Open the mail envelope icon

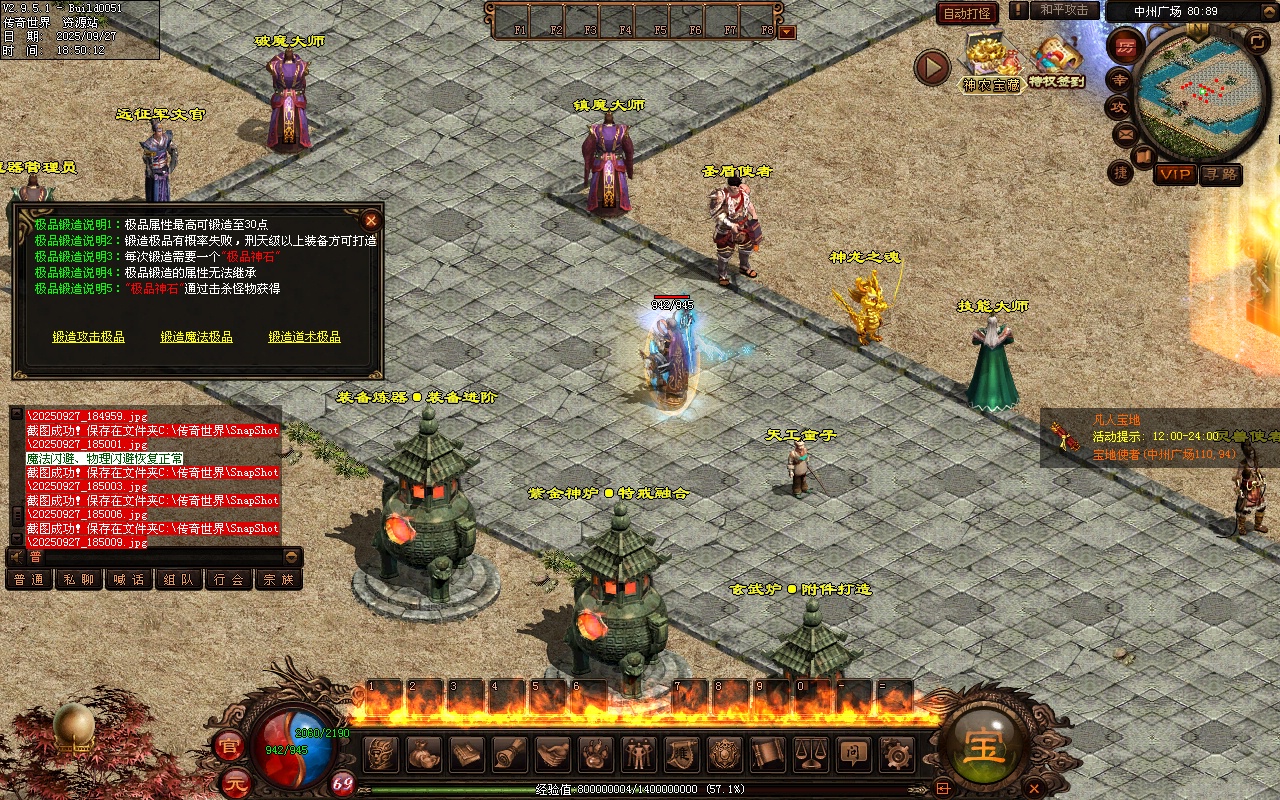pos(1125,132)
